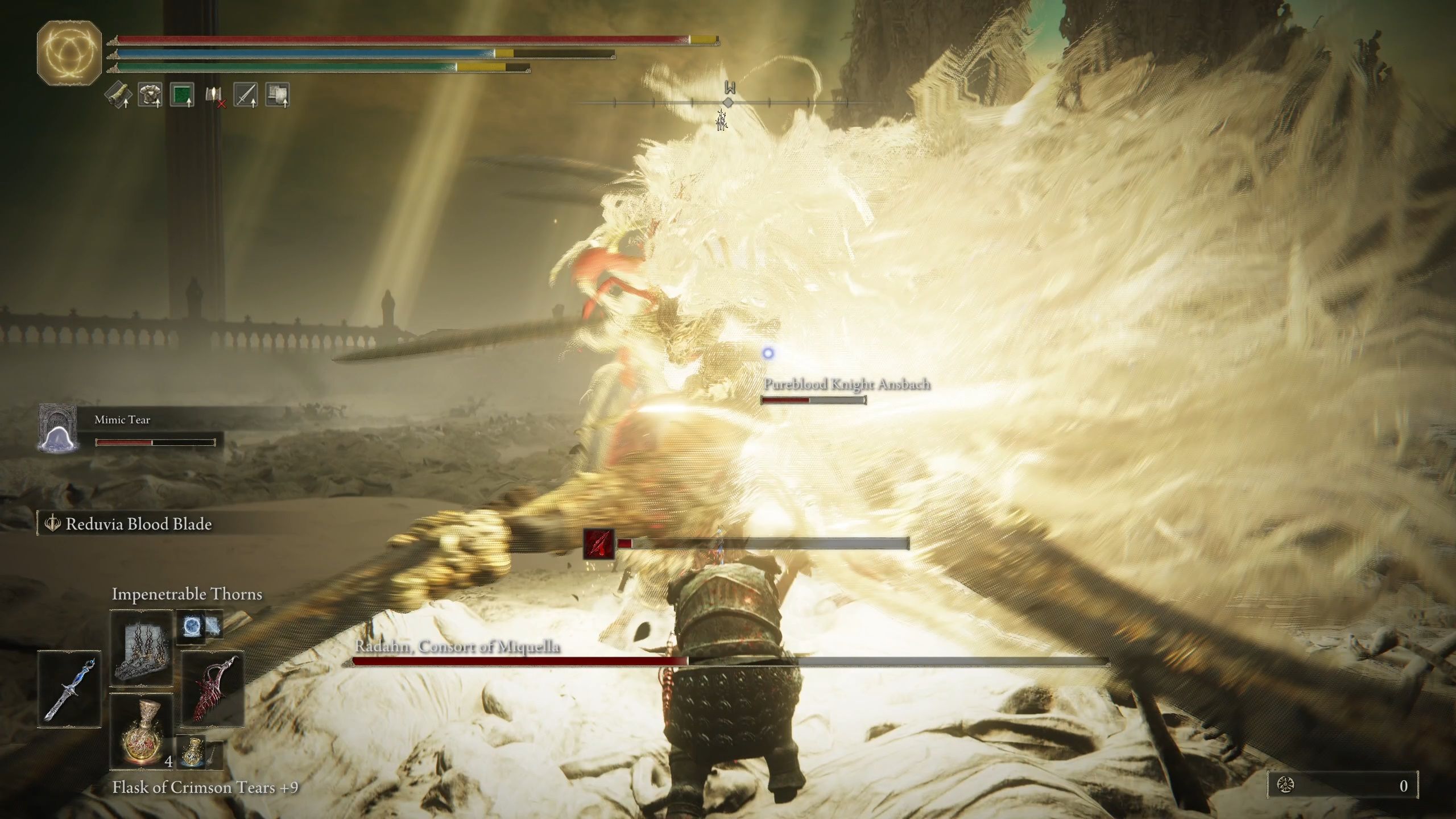The width and height of the screenshot is (1456, 819).
Task: Click the Flask of Cerulean Tears slot icon
Action: (193, 751)
